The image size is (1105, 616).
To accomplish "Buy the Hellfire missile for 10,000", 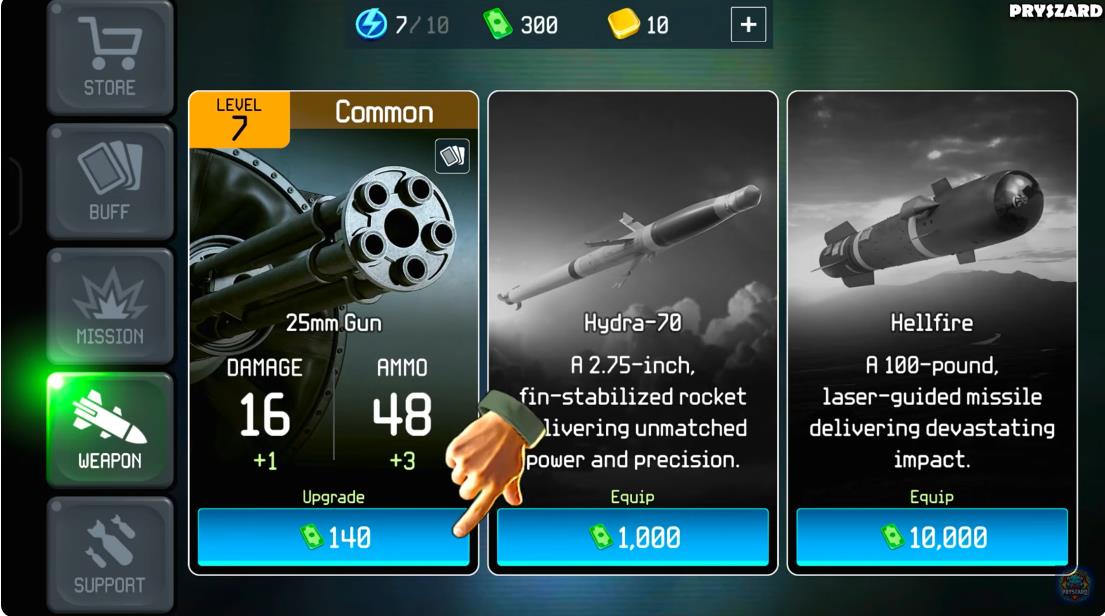I will 931,537.
